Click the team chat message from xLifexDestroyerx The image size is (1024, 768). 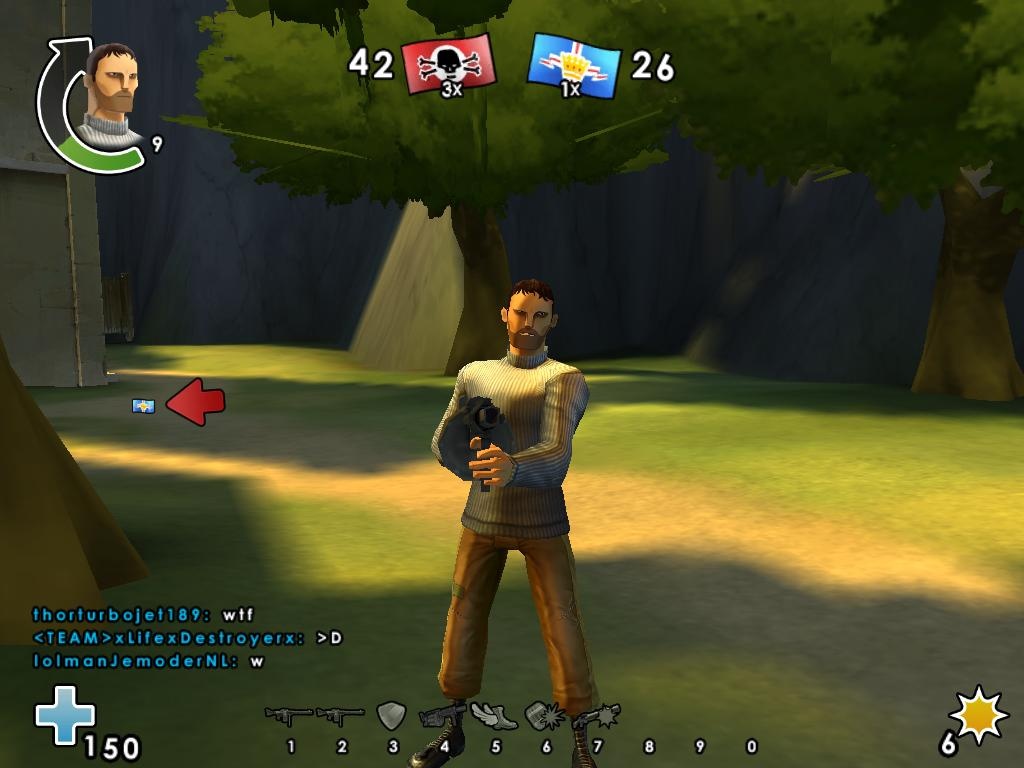187,638
